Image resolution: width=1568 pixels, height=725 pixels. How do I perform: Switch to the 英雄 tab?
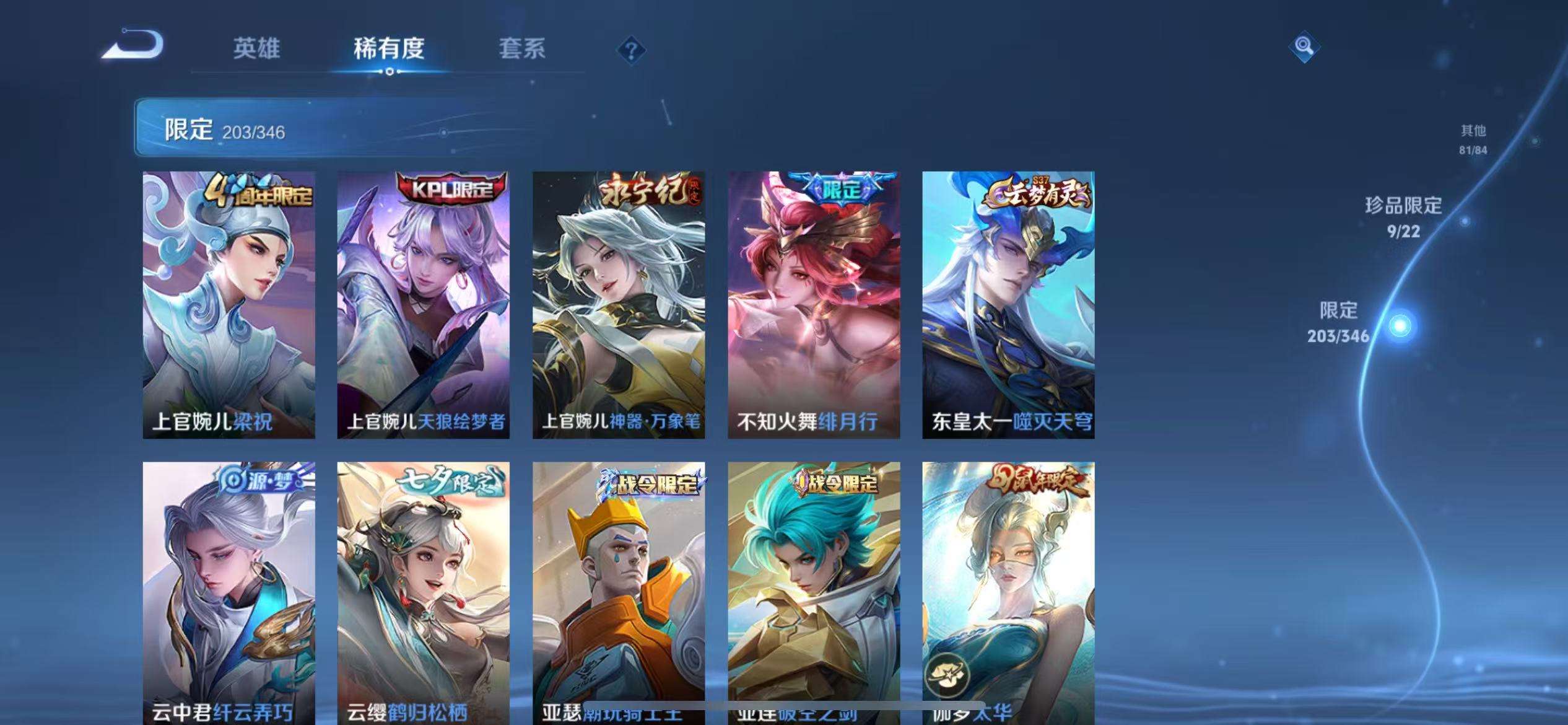coord(257,50)
